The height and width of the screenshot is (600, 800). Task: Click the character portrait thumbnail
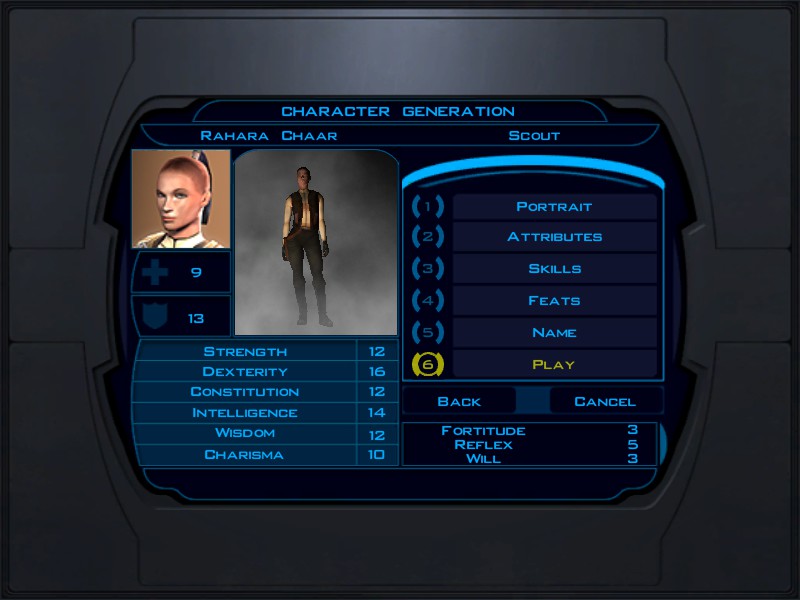181,199
